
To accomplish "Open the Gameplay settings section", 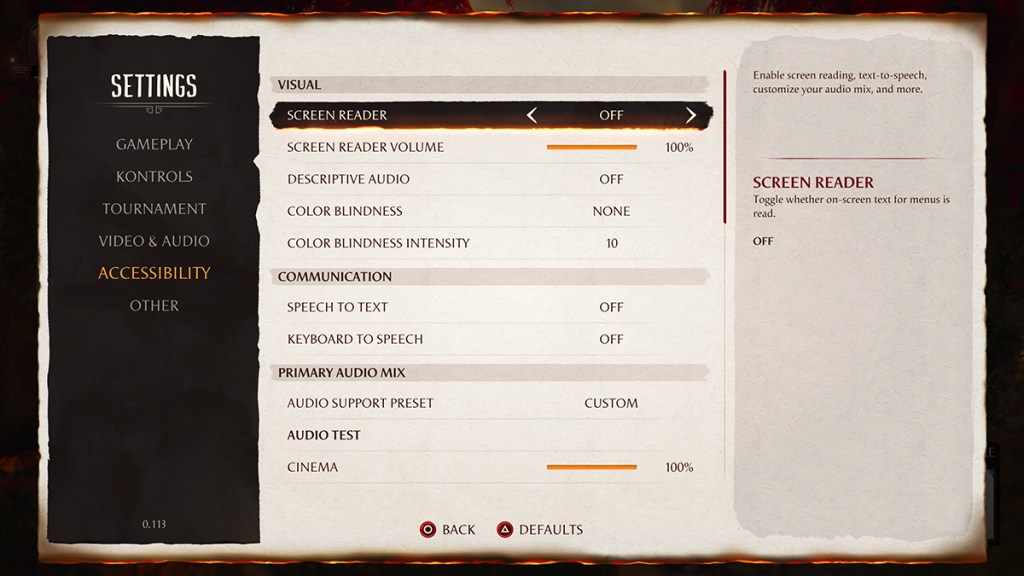I will 154,144.
